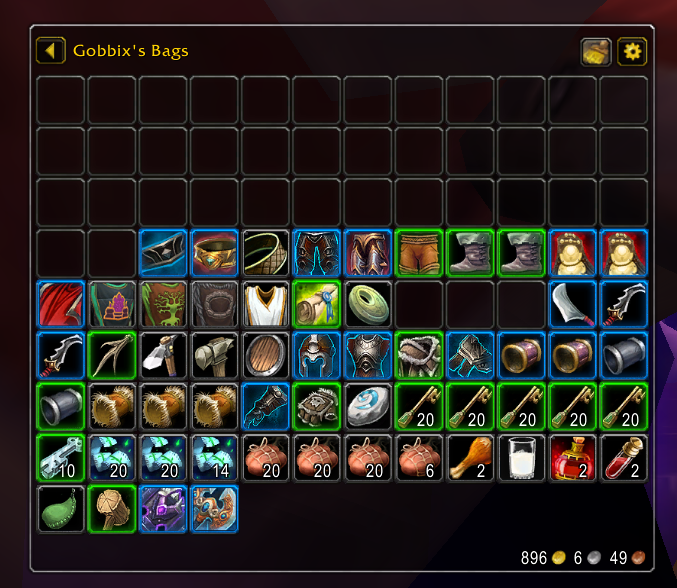The width and height of the screenshot is (677, 588).
Task: Select the gold ring with red gem
Action: (214, 253)
